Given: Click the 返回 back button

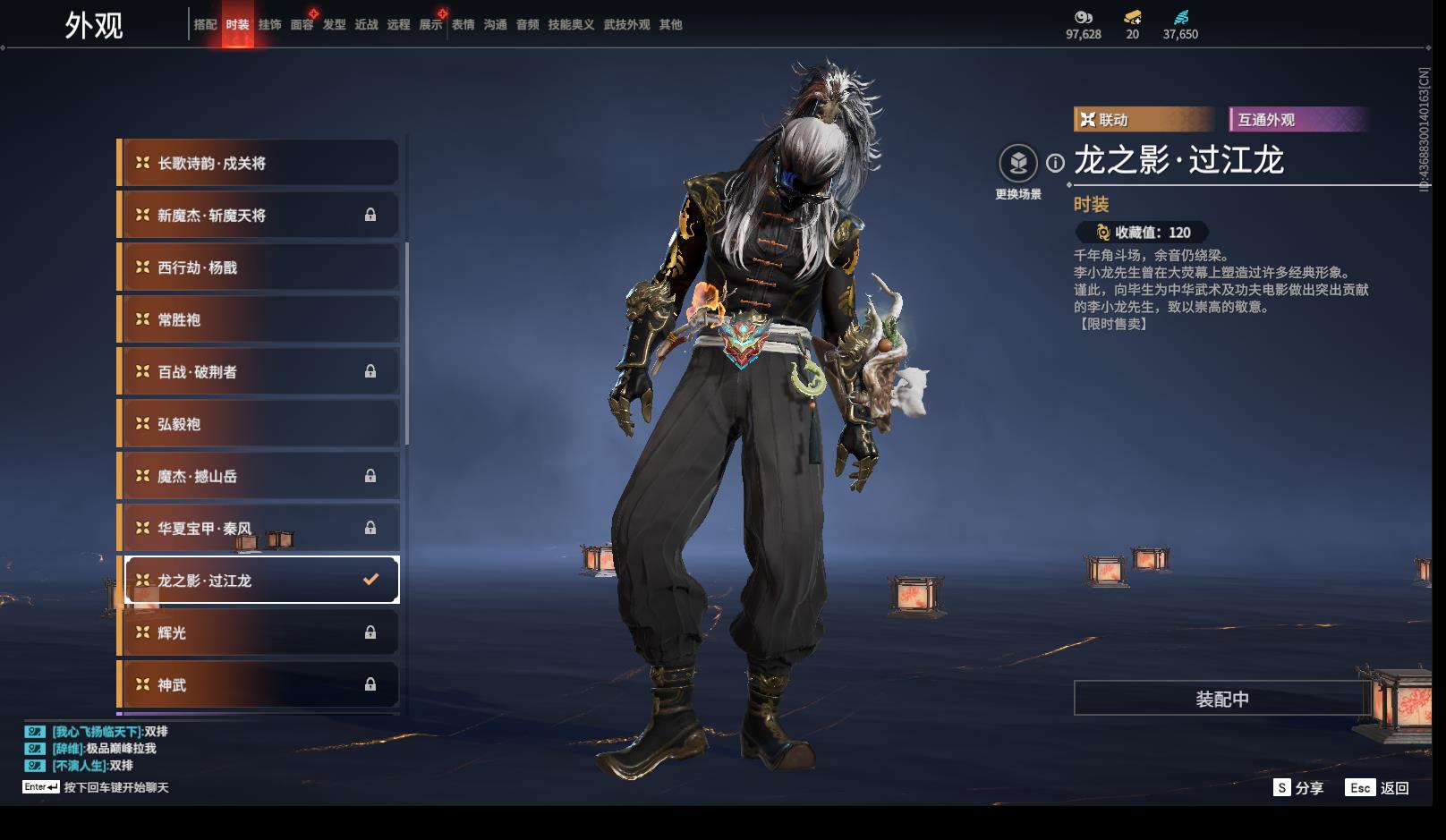Looking at the screenshot, I should (x=1378, y=788).
